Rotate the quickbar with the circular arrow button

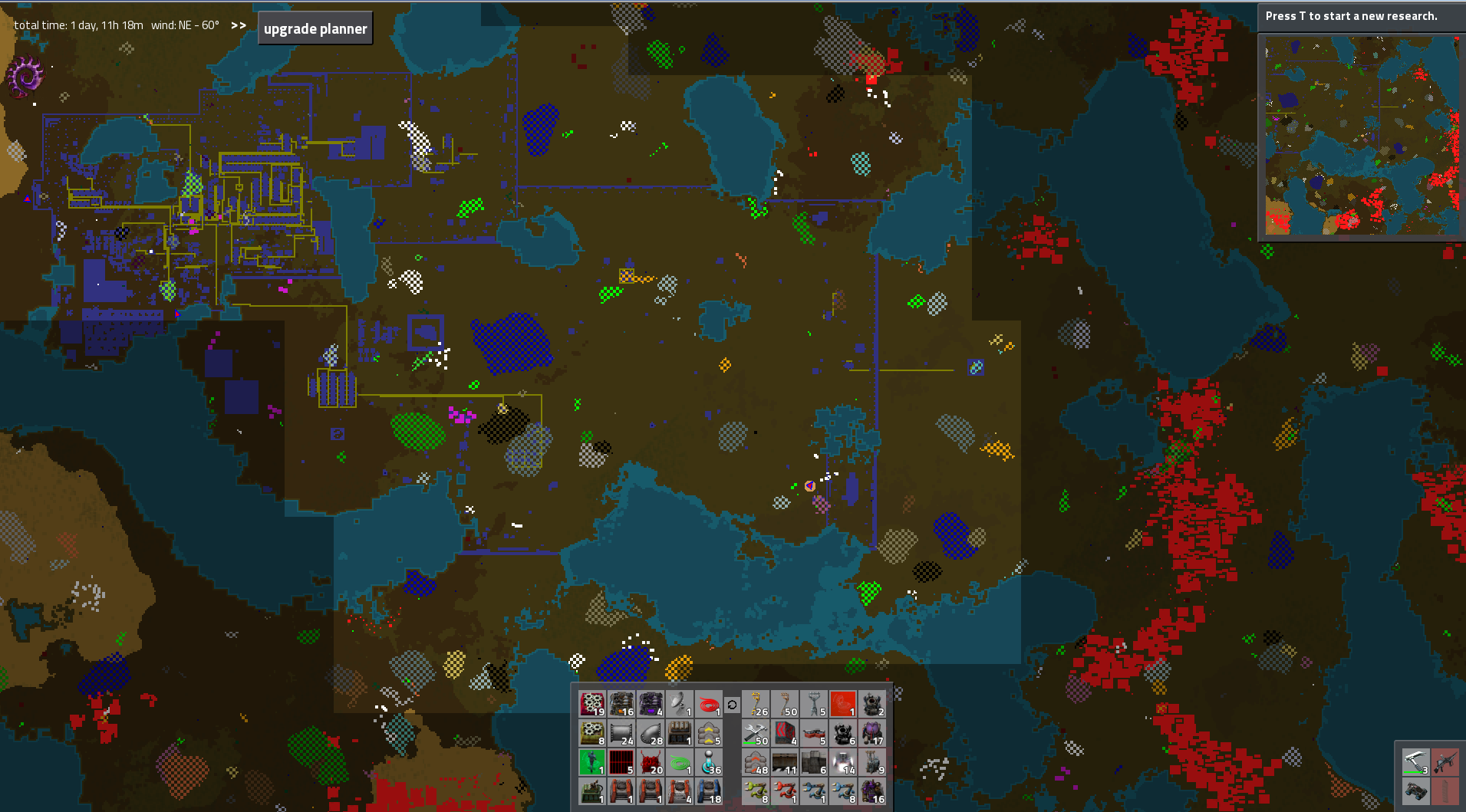[732, 704]
